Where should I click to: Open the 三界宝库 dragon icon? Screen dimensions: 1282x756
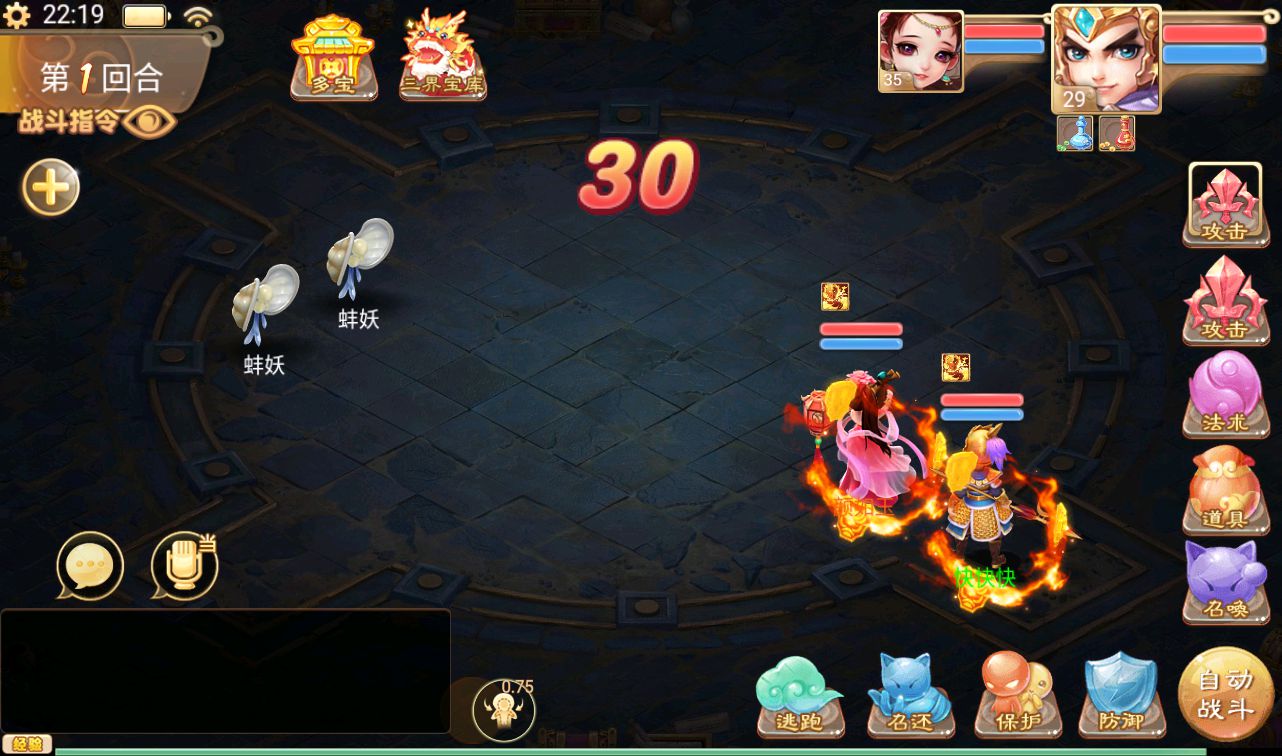click(443, 56)
